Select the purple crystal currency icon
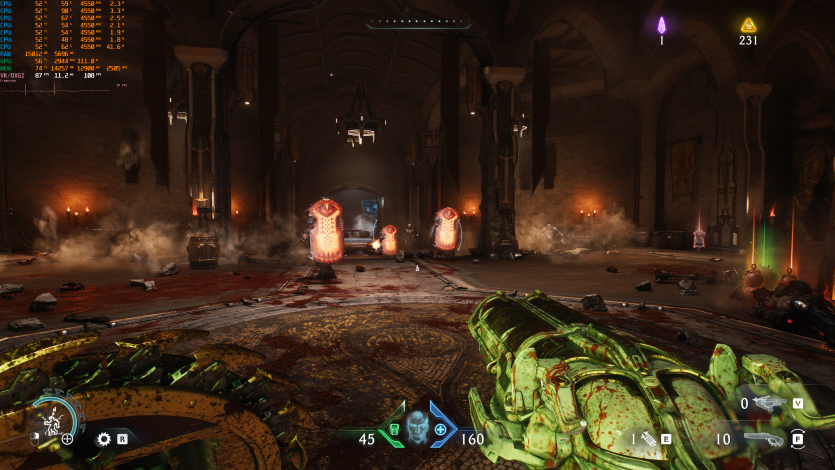This screenshot has height=470, width=835. click(x=661, y=25)
